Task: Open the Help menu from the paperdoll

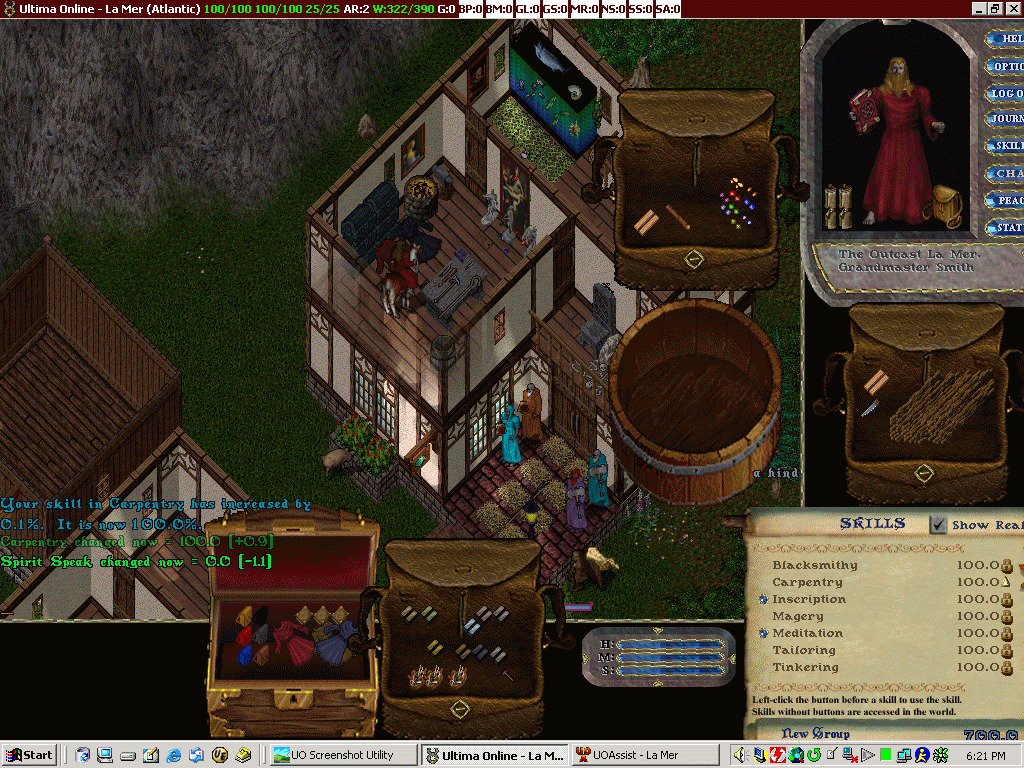Action: (1006, 39)
